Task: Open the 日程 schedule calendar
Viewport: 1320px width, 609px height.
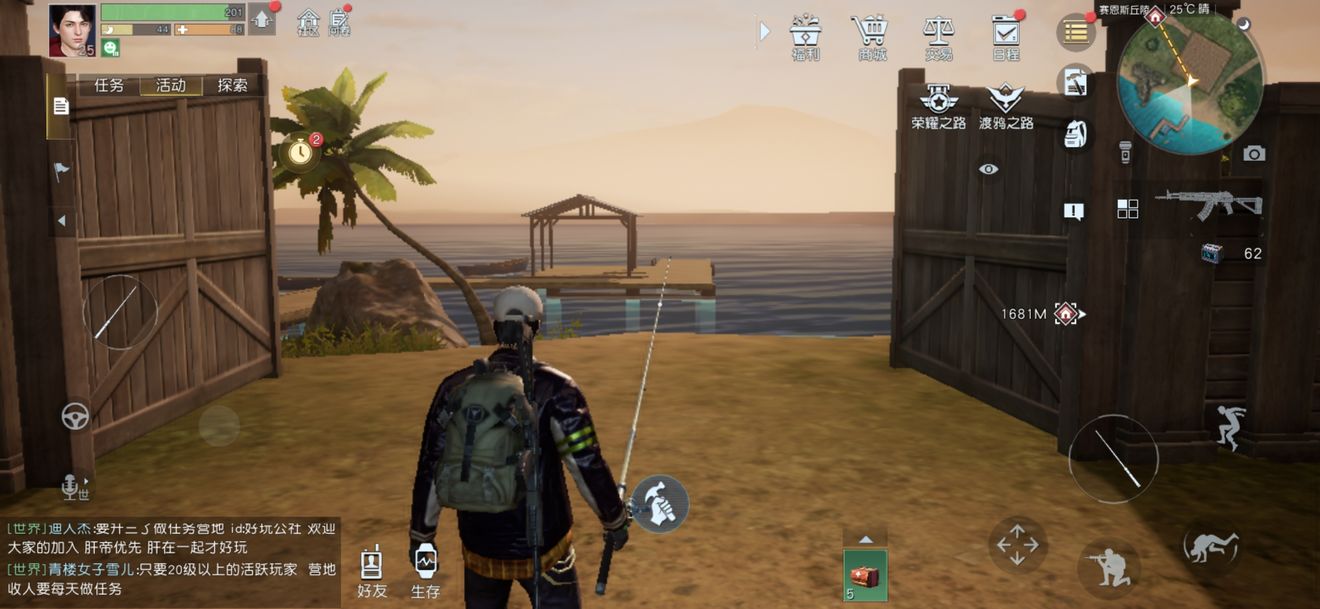Action: click(1005, 36)
